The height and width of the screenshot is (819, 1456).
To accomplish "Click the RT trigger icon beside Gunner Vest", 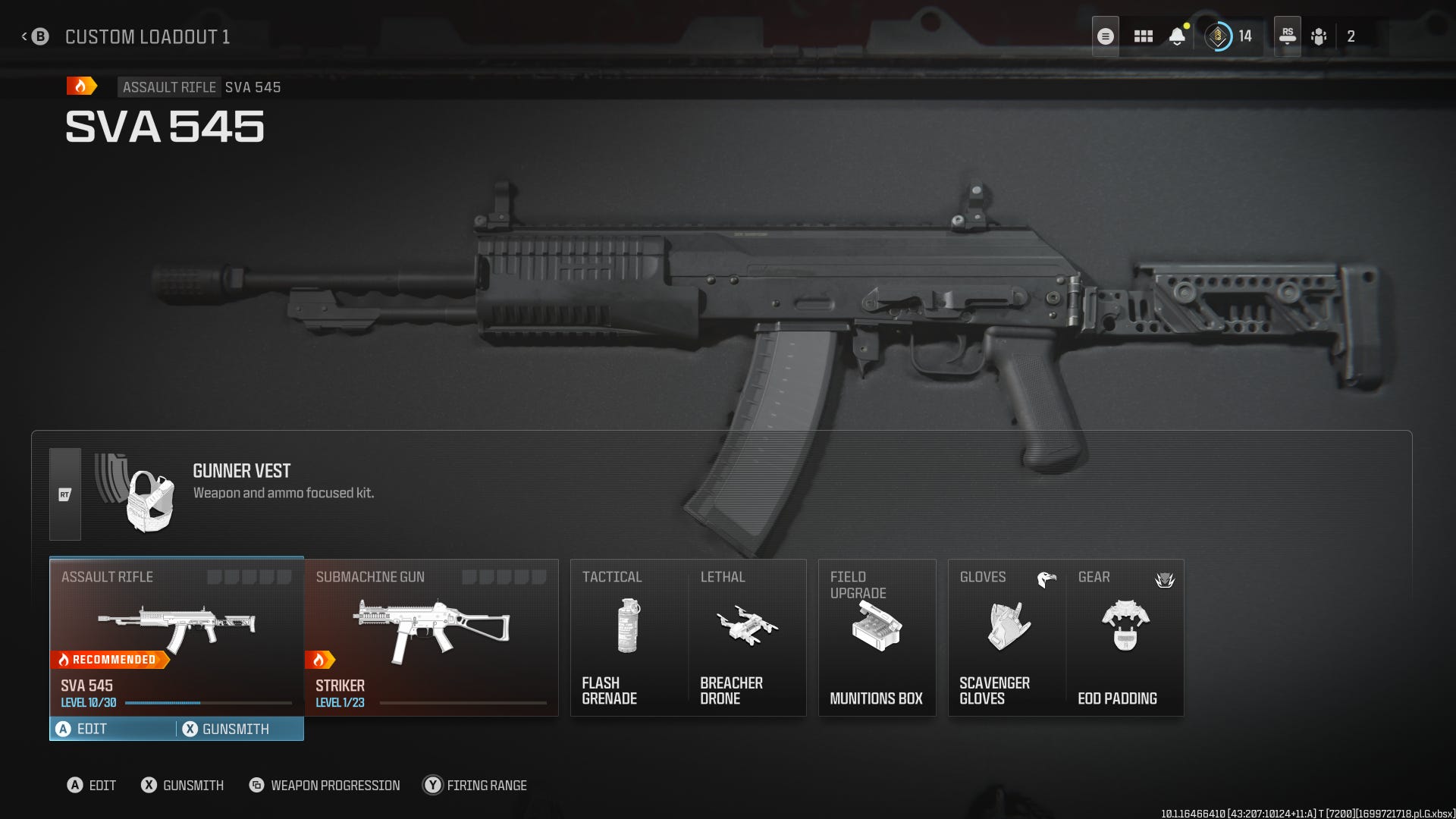I will tap(64, 494).
